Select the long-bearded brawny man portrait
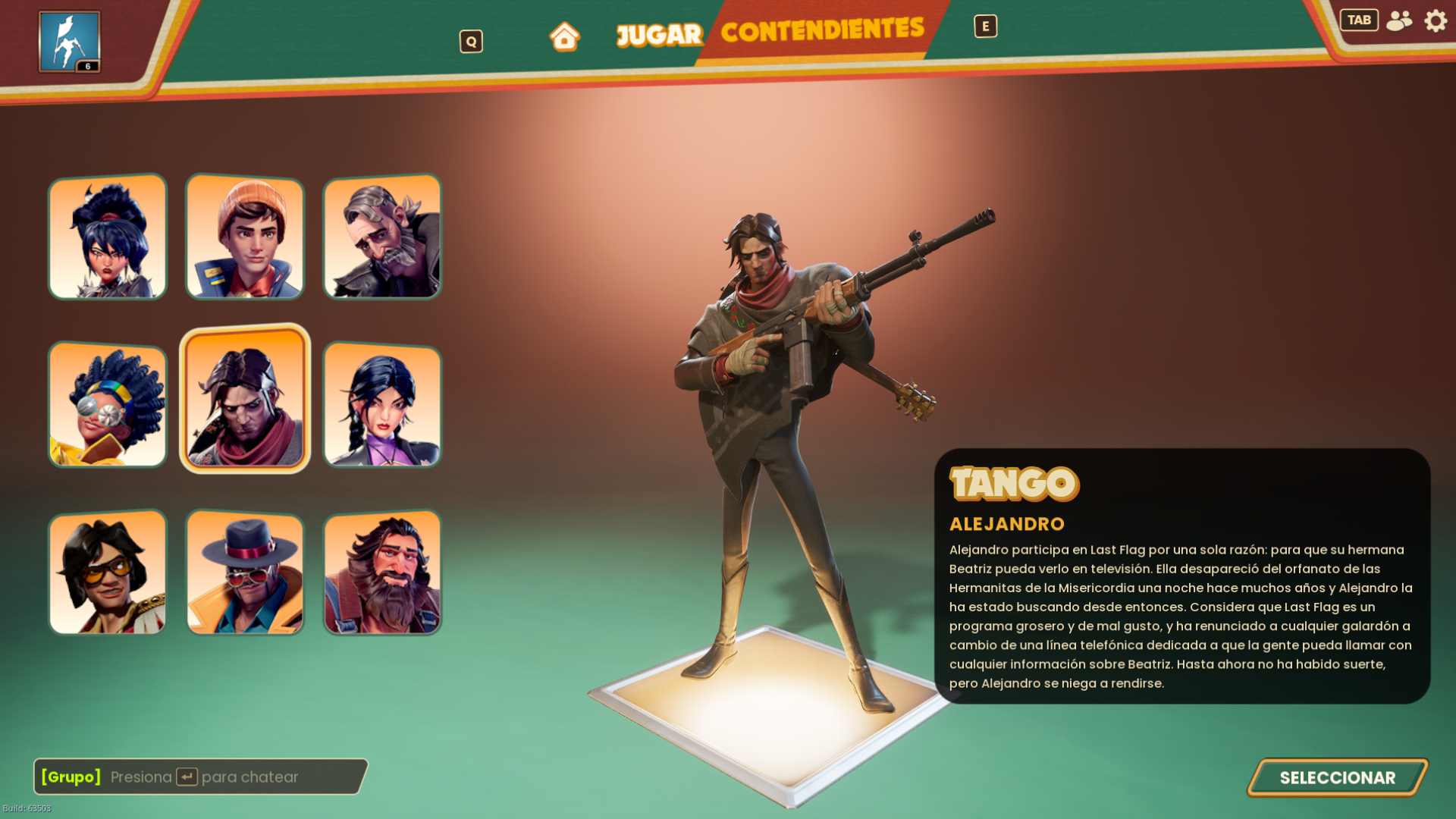 (382, 573)
